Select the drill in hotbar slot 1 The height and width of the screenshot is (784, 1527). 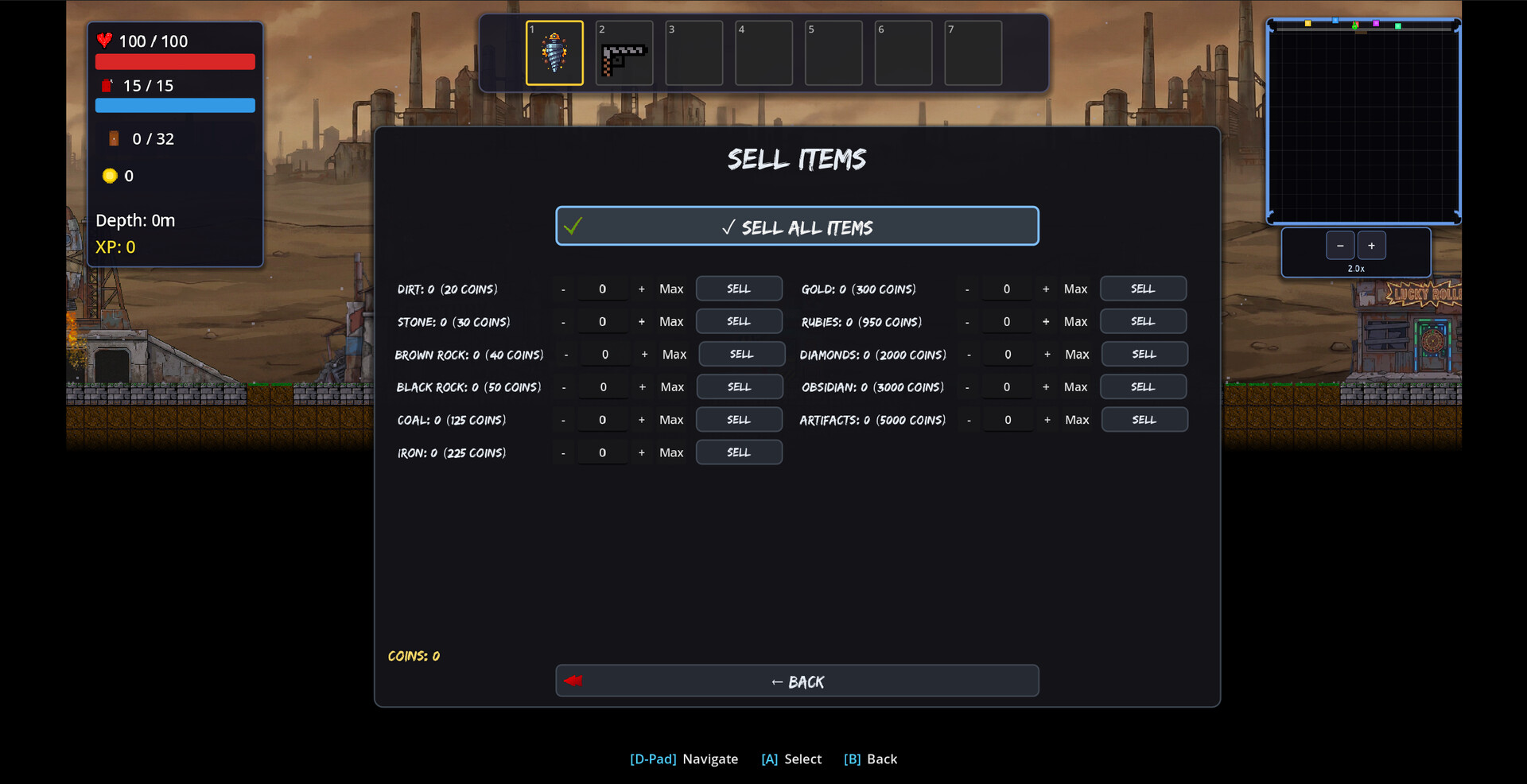tap(554, 52)
